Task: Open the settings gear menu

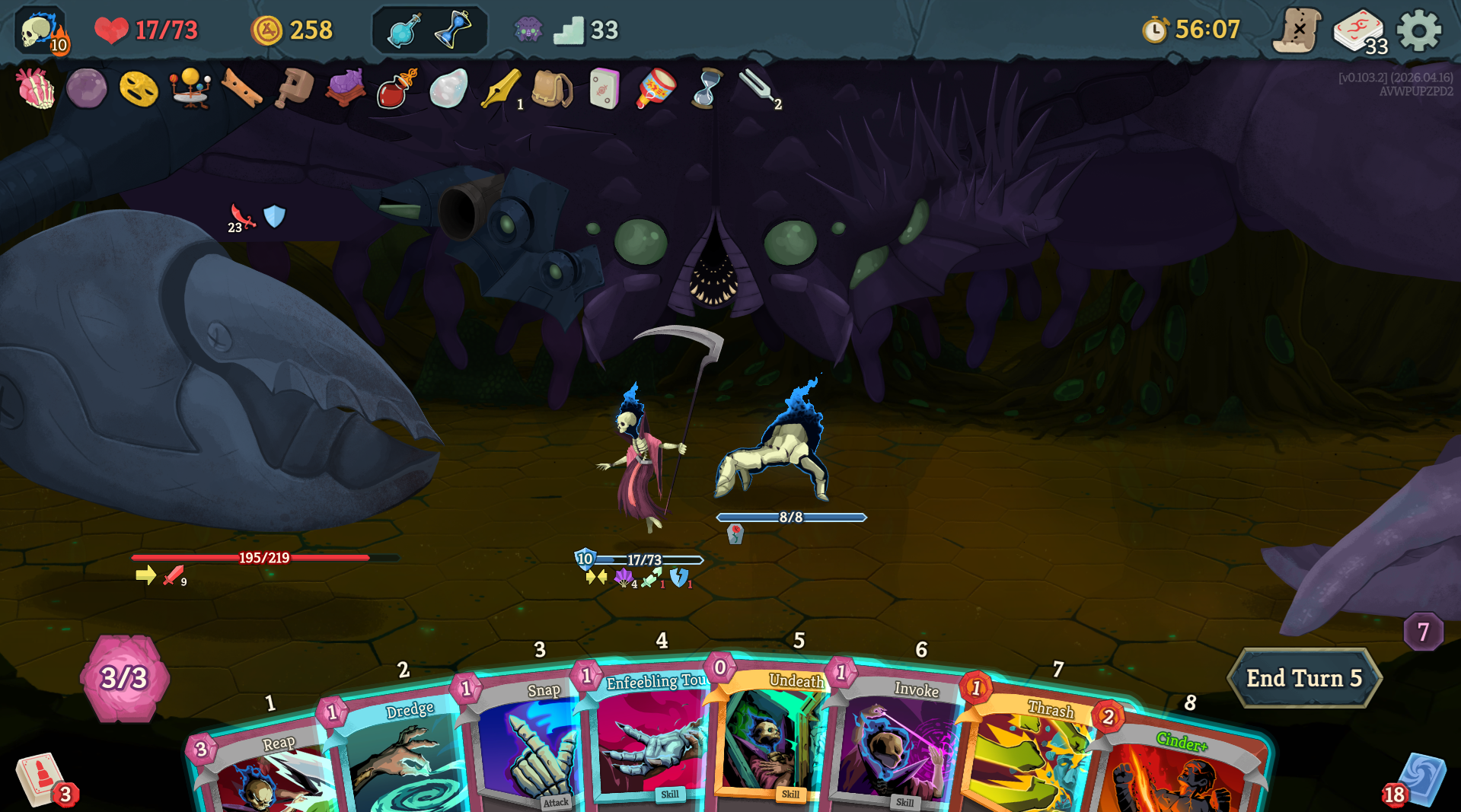Action: [x=1419, y=30]
